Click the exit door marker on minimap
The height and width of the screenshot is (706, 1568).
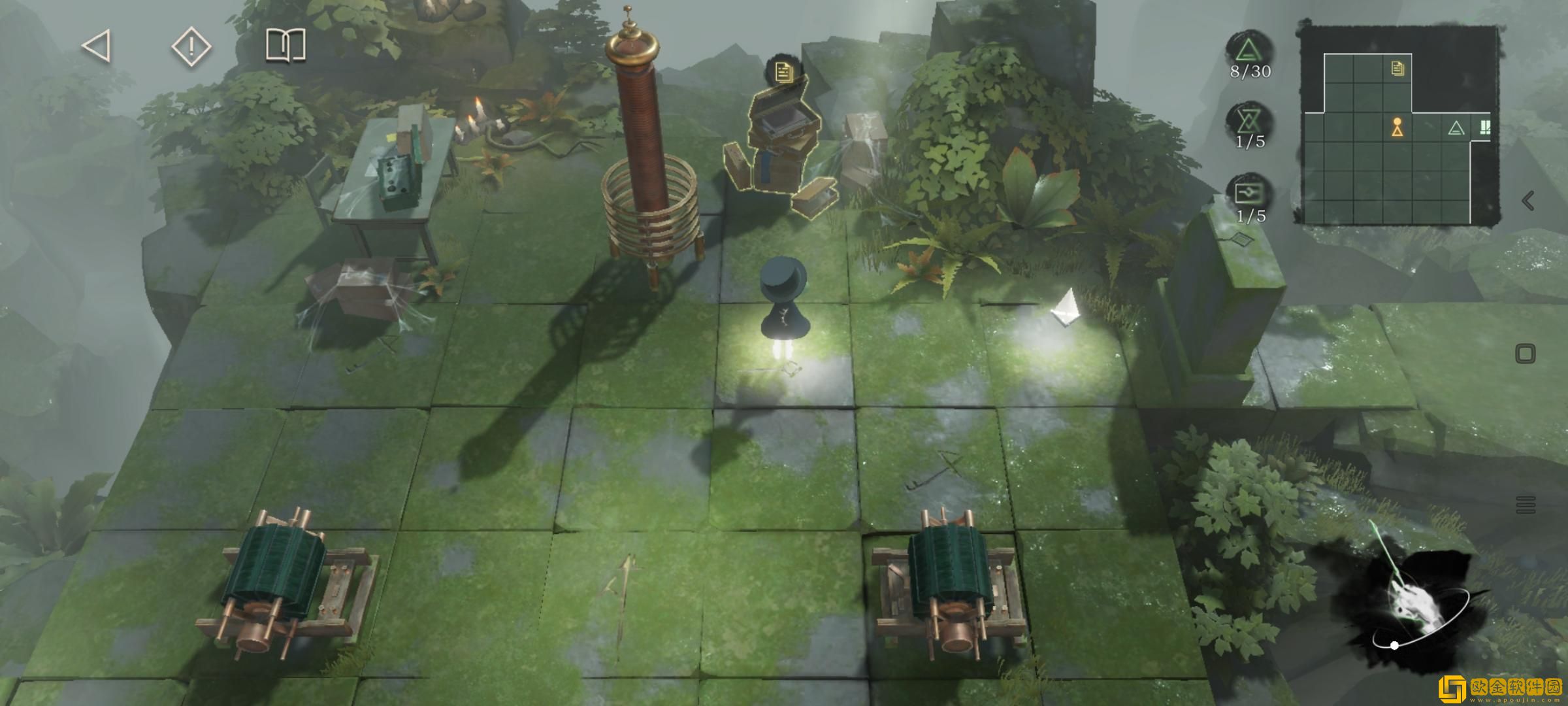click(x=1484, y=127)
